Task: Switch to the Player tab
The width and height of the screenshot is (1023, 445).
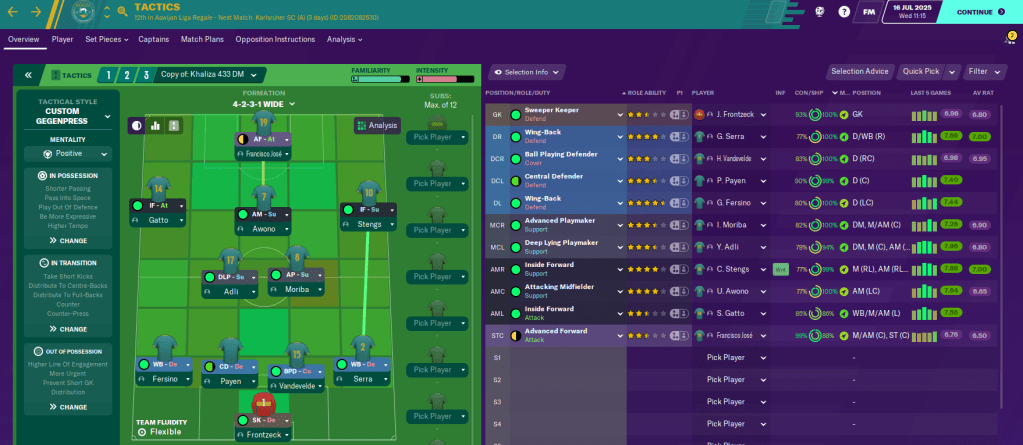Action: click(x=62, y=39)
